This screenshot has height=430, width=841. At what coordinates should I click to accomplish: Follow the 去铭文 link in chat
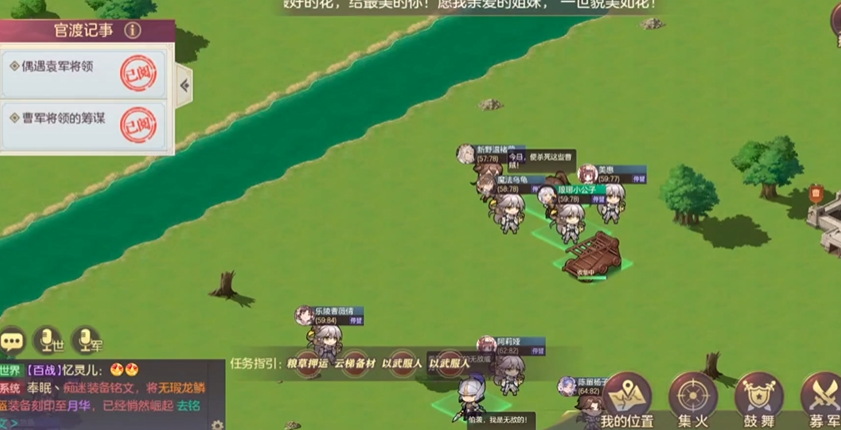[x=188, y=406]
